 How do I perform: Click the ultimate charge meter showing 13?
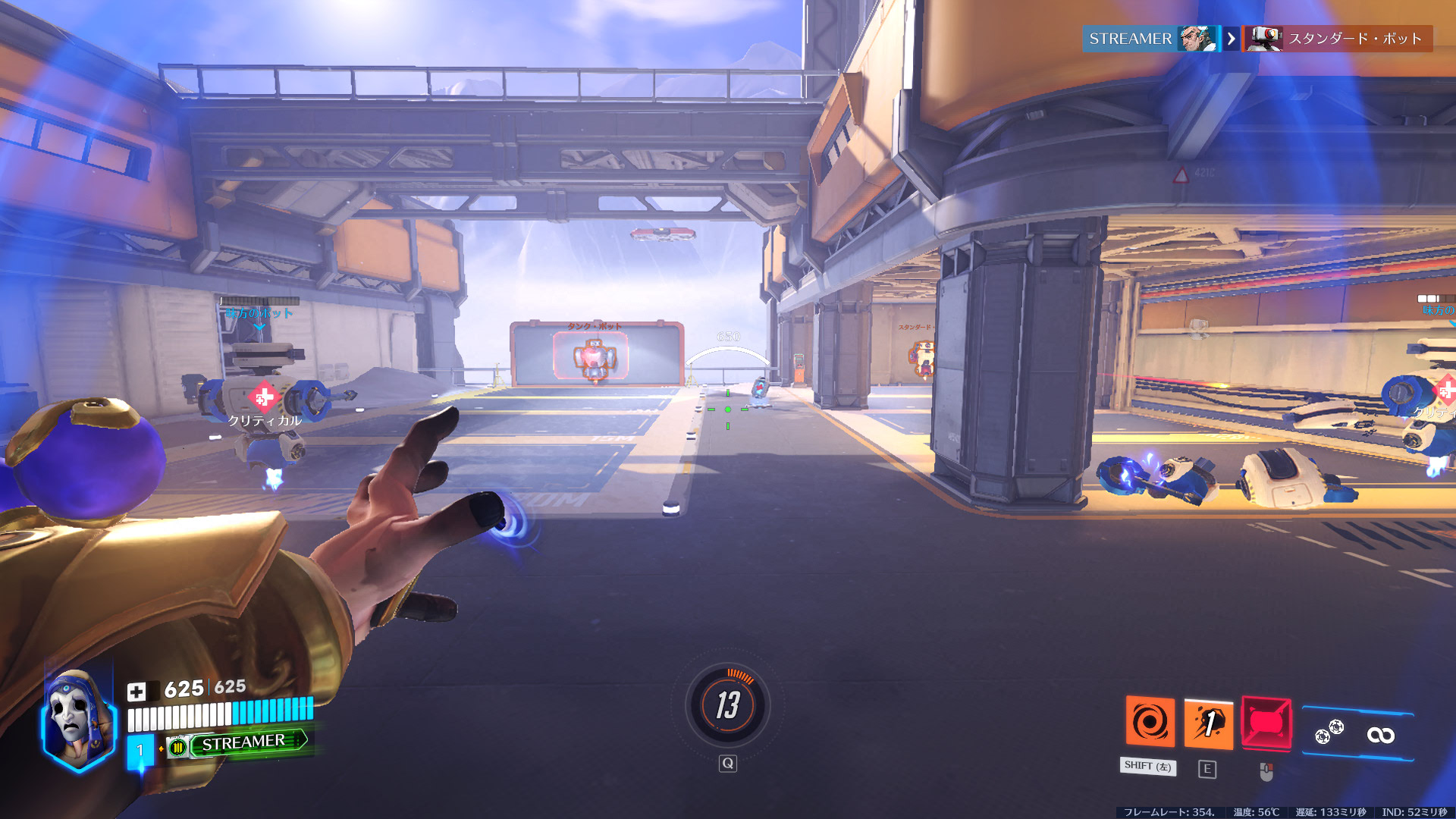click(728, 705)
